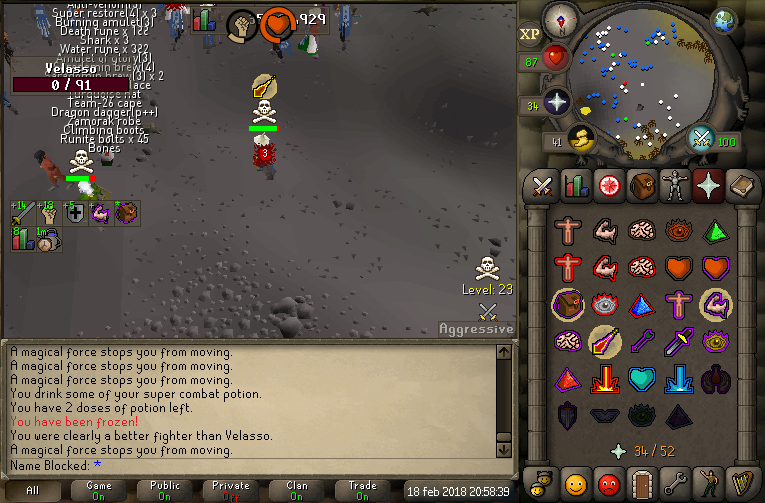765x503 pixels.
Task: Toggle run with the boot energy orb
Action: pos(577,140)
